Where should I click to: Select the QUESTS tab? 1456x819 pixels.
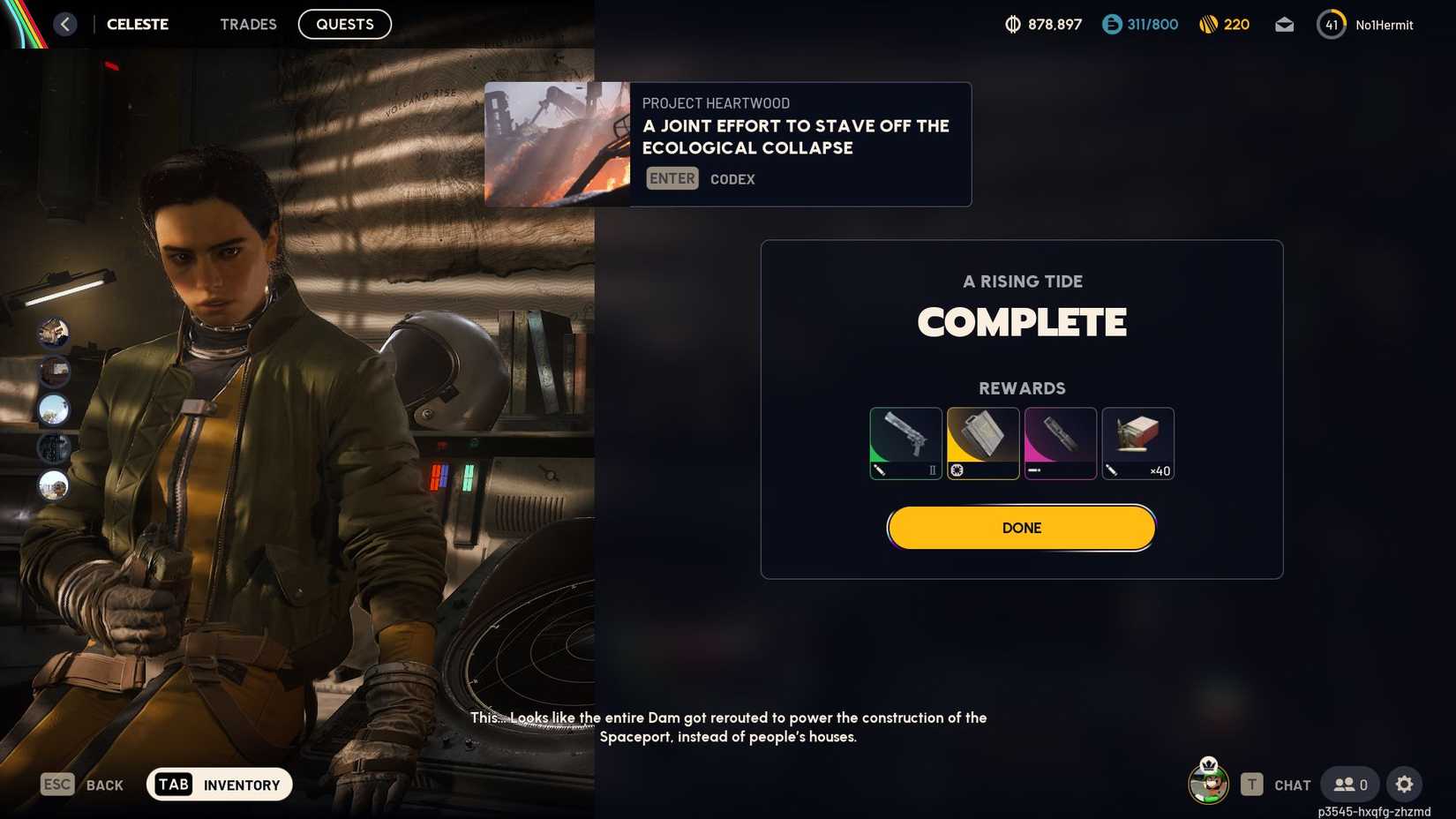pos(344,24)
